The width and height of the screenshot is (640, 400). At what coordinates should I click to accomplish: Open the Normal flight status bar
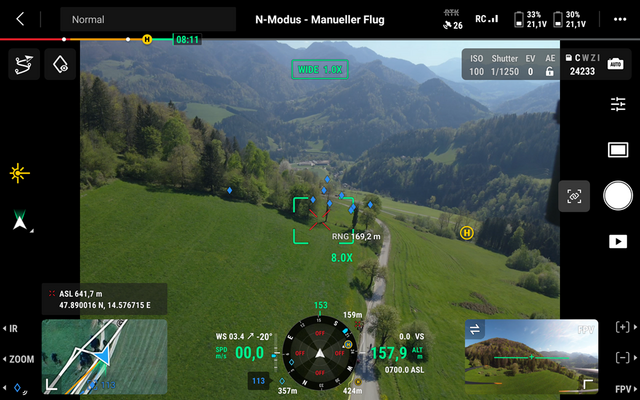click(x=147, y=19)
